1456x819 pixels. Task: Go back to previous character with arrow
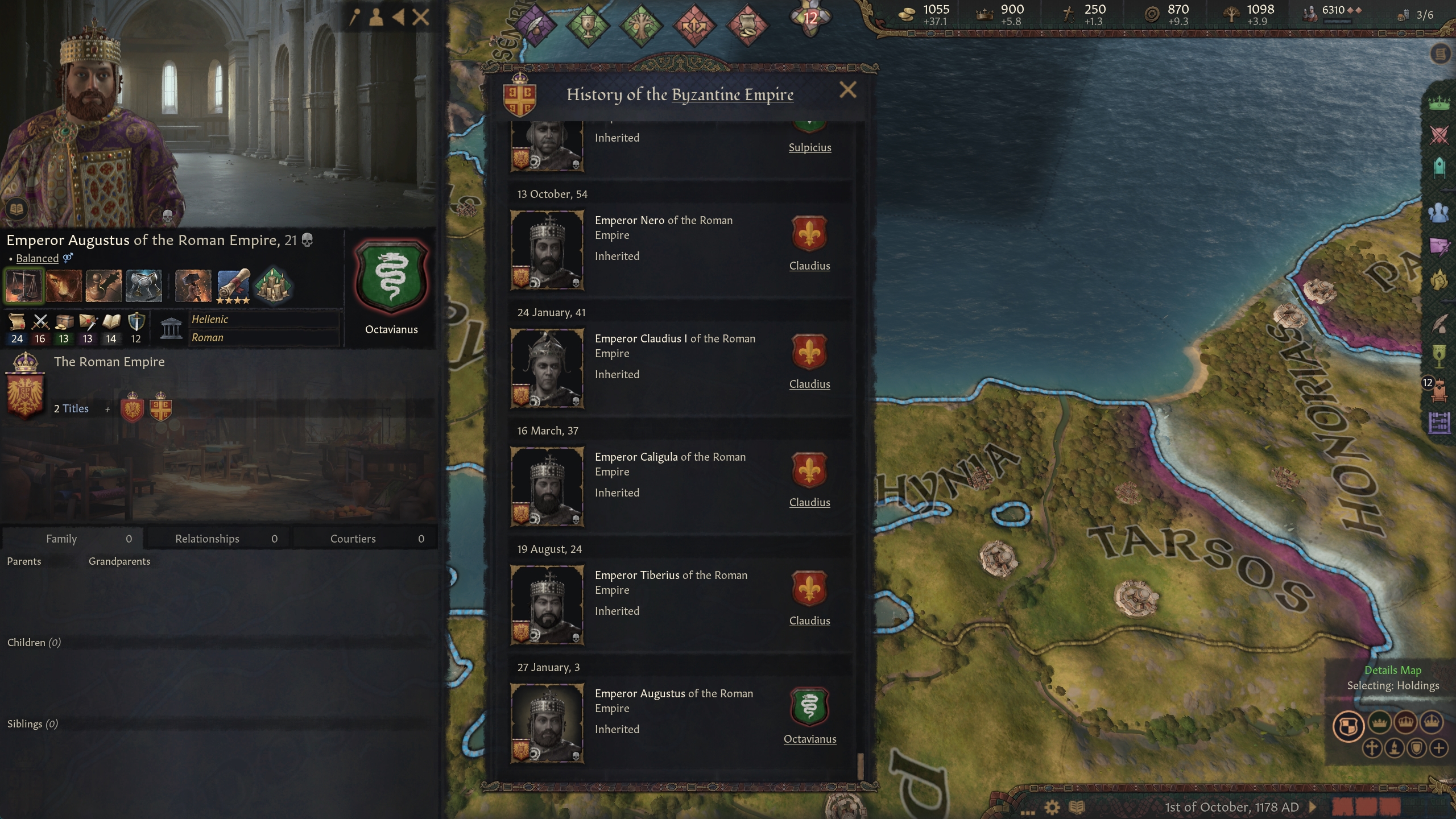click(398, 18)
